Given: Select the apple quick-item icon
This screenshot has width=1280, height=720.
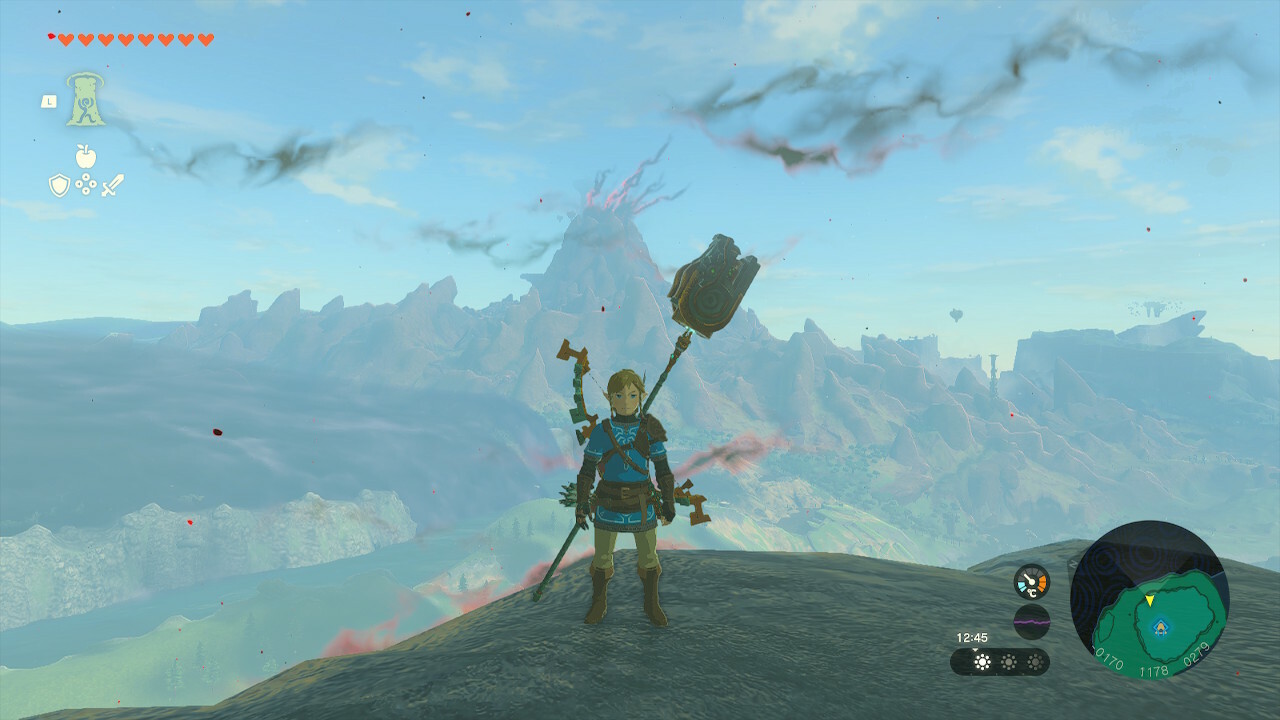Looking at the screenshot, I should pyautogui.click(x=86, y=156).
